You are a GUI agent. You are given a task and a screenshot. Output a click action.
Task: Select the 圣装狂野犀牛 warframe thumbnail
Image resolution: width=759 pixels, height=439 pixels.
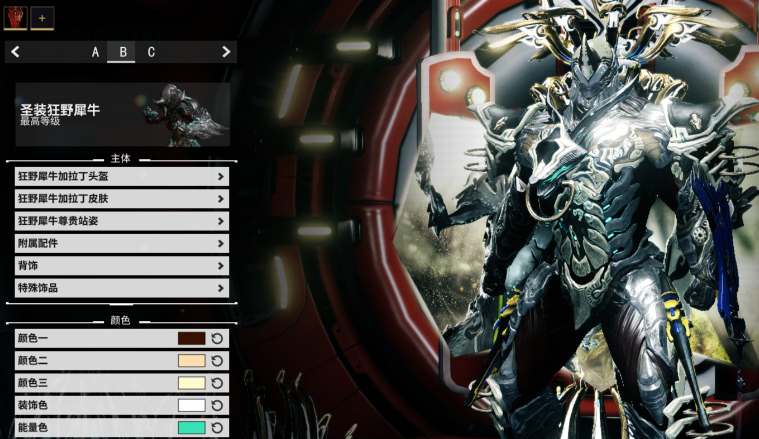[x=191, y=114]
